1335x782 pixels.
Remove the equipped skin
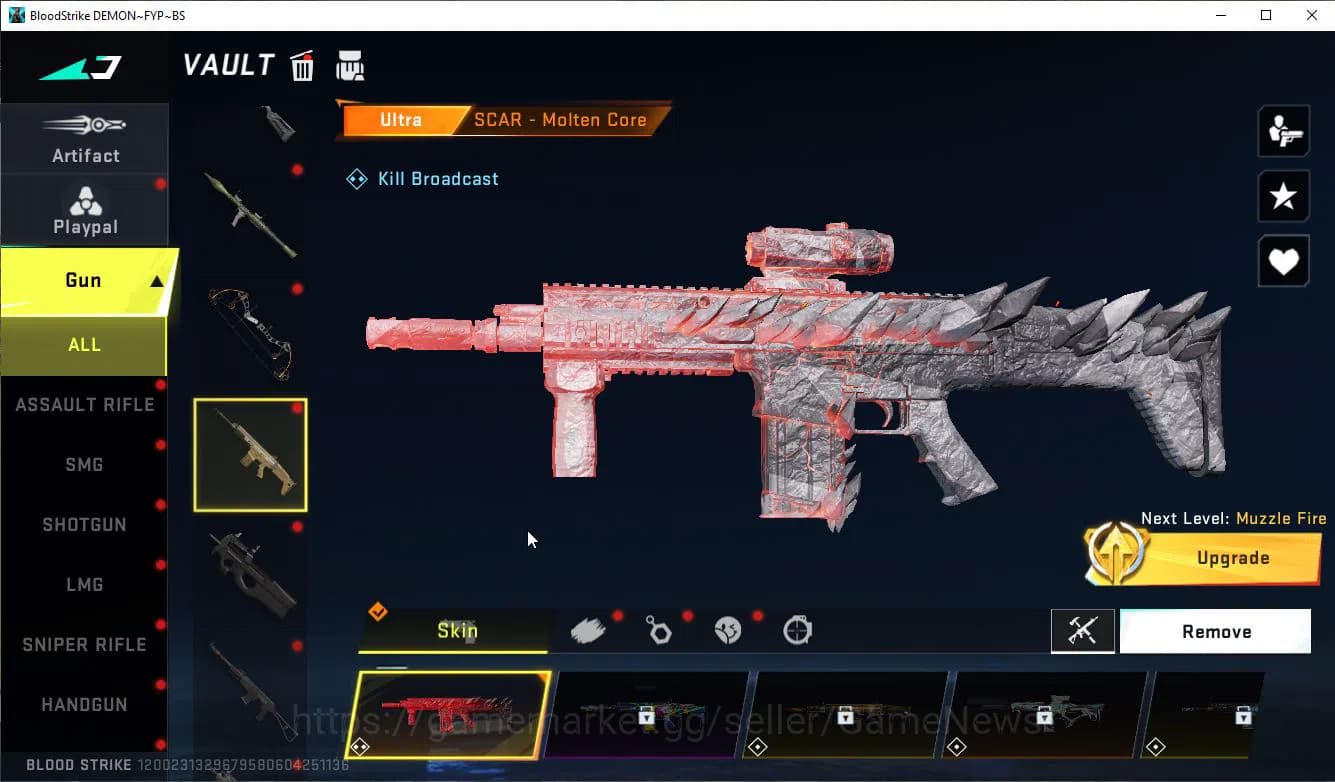pos(1215,632)
